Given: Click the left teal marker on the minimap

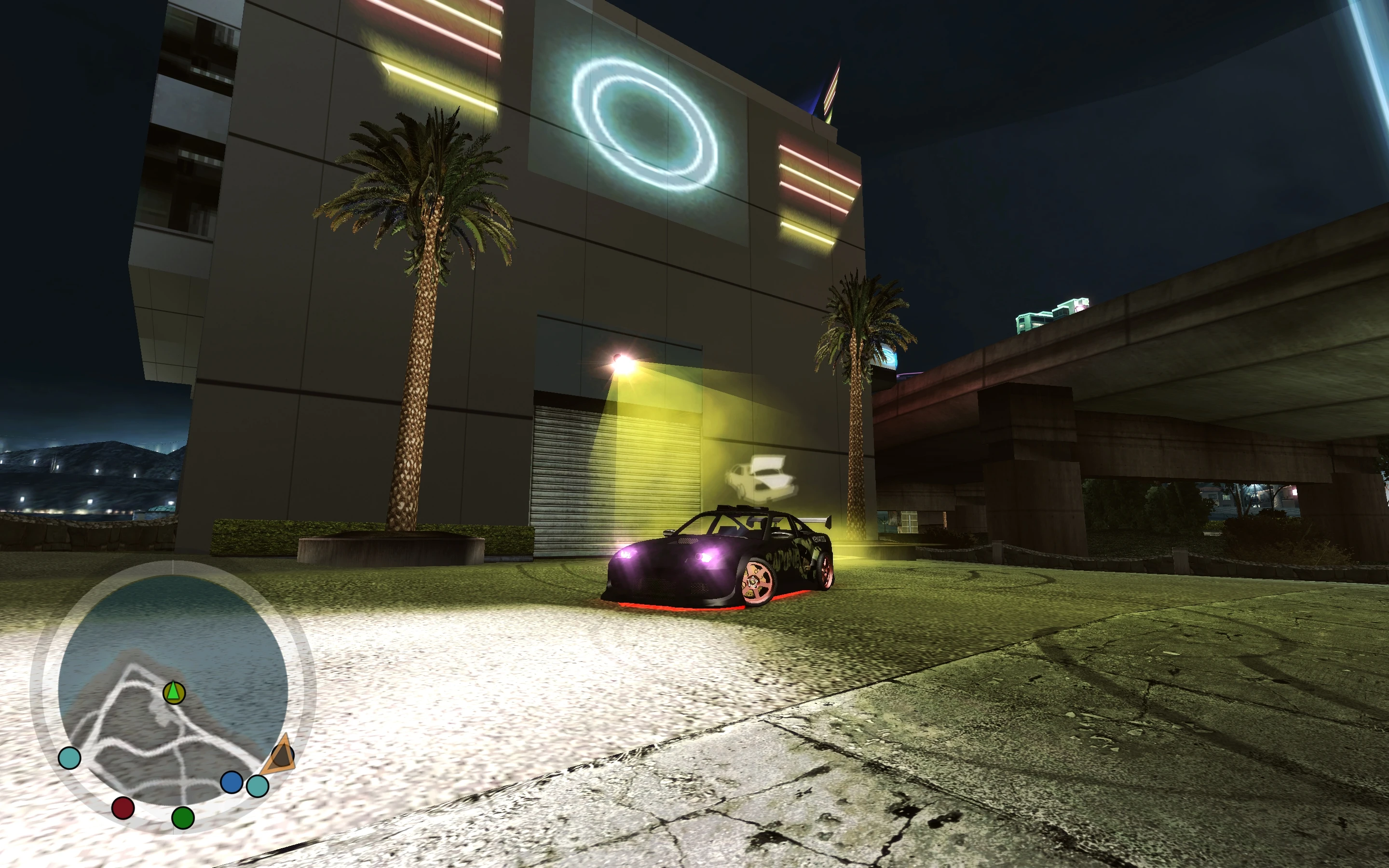Looking at the screenshot, I should 69,758.
